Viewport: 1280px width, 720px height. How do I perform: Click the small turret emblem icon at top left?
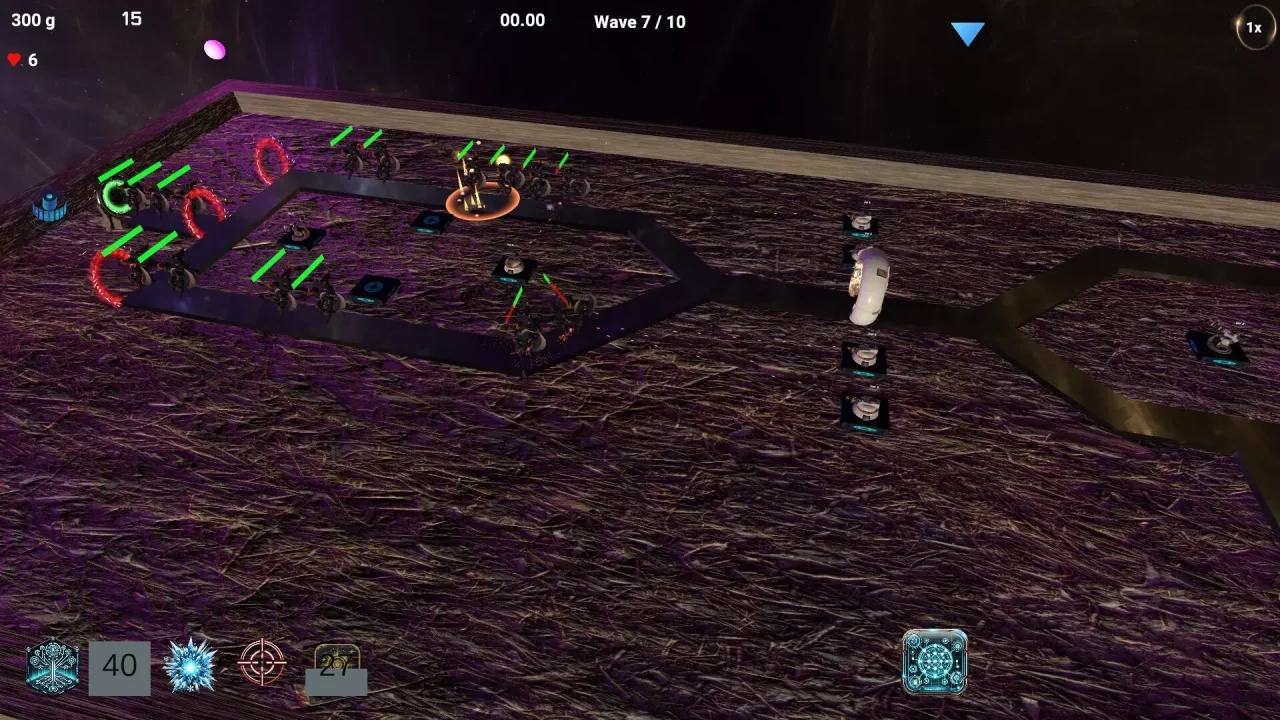pos(50,206)
